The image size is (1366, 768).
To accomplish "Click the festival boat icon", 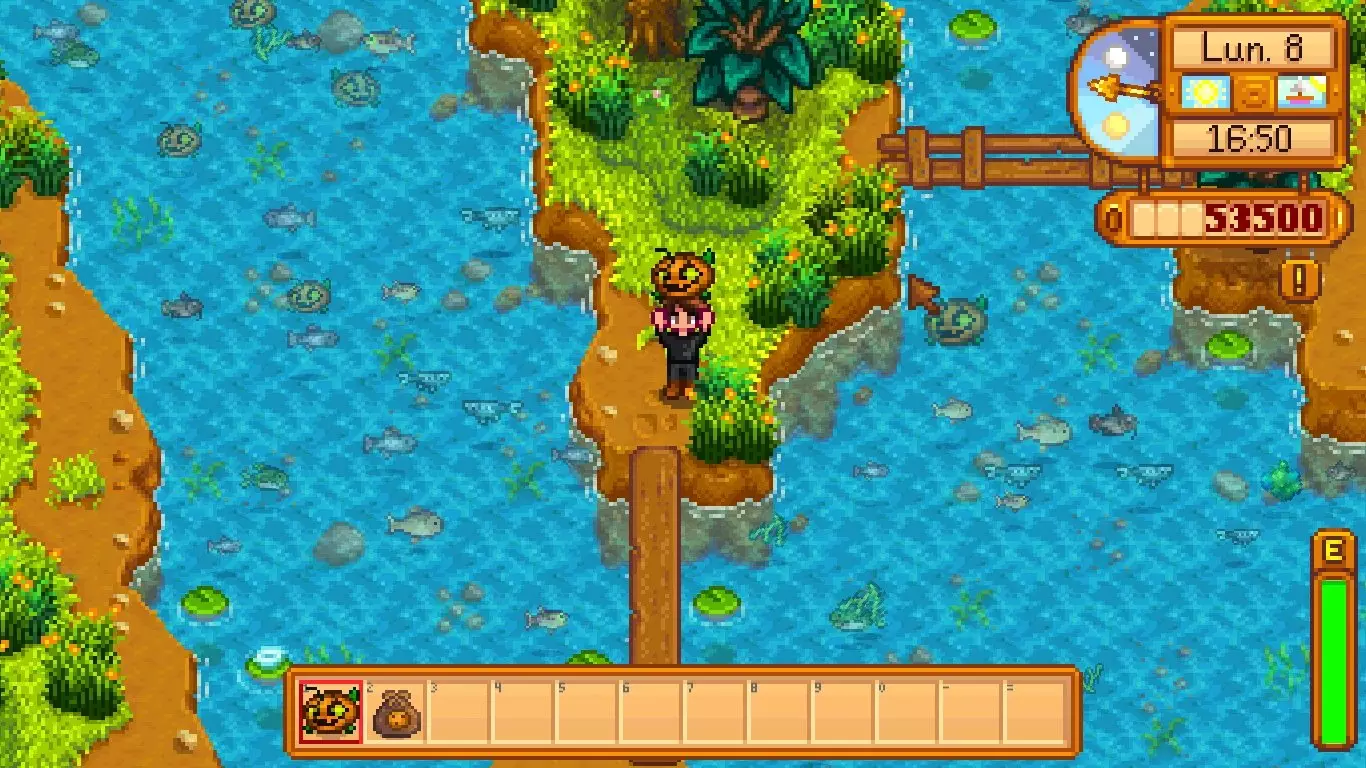I will pyautogui.click(x=1303, y=92).
